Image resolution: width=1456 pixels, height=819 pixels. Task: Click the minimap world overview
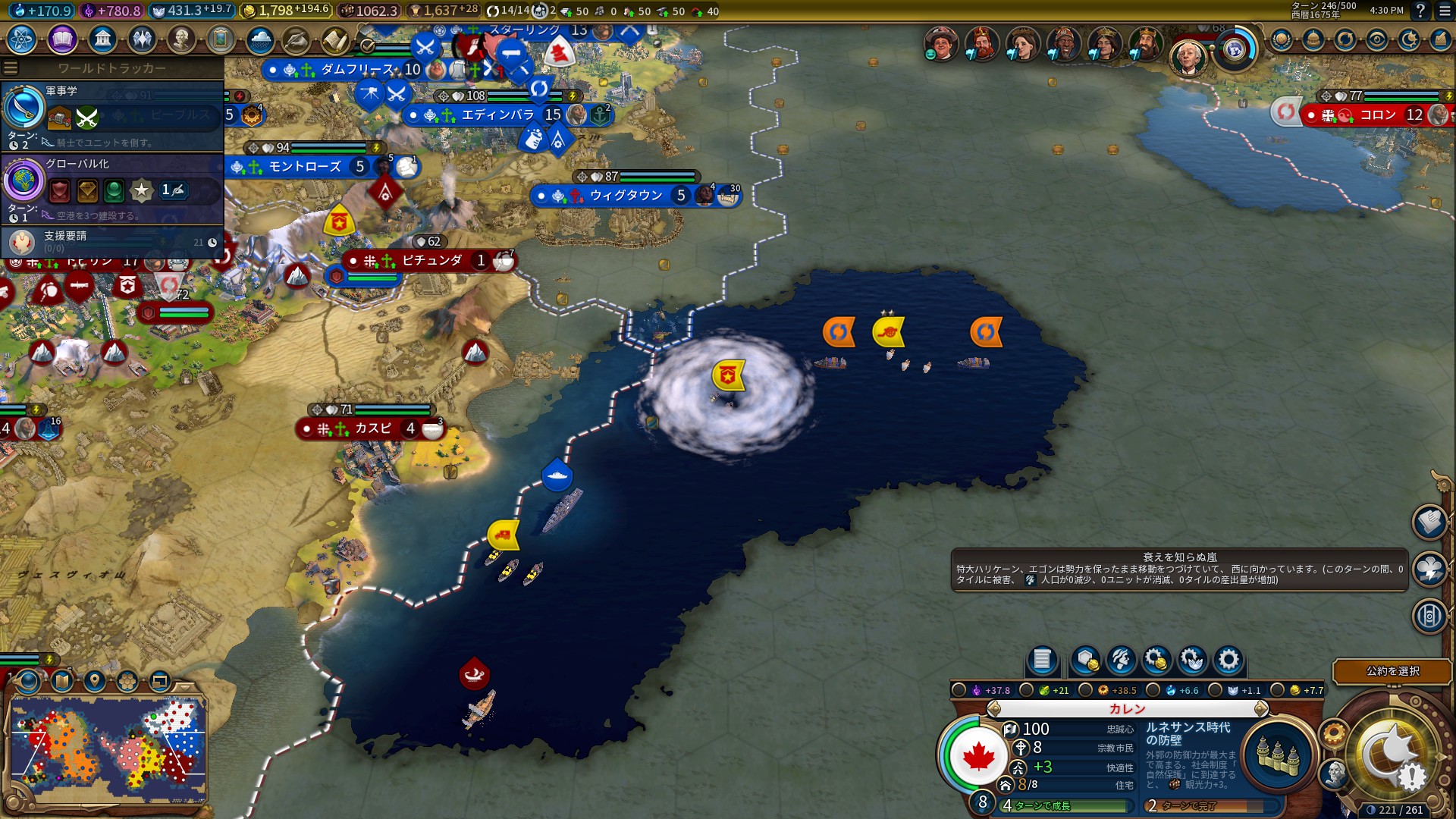[x=108, y=748]
